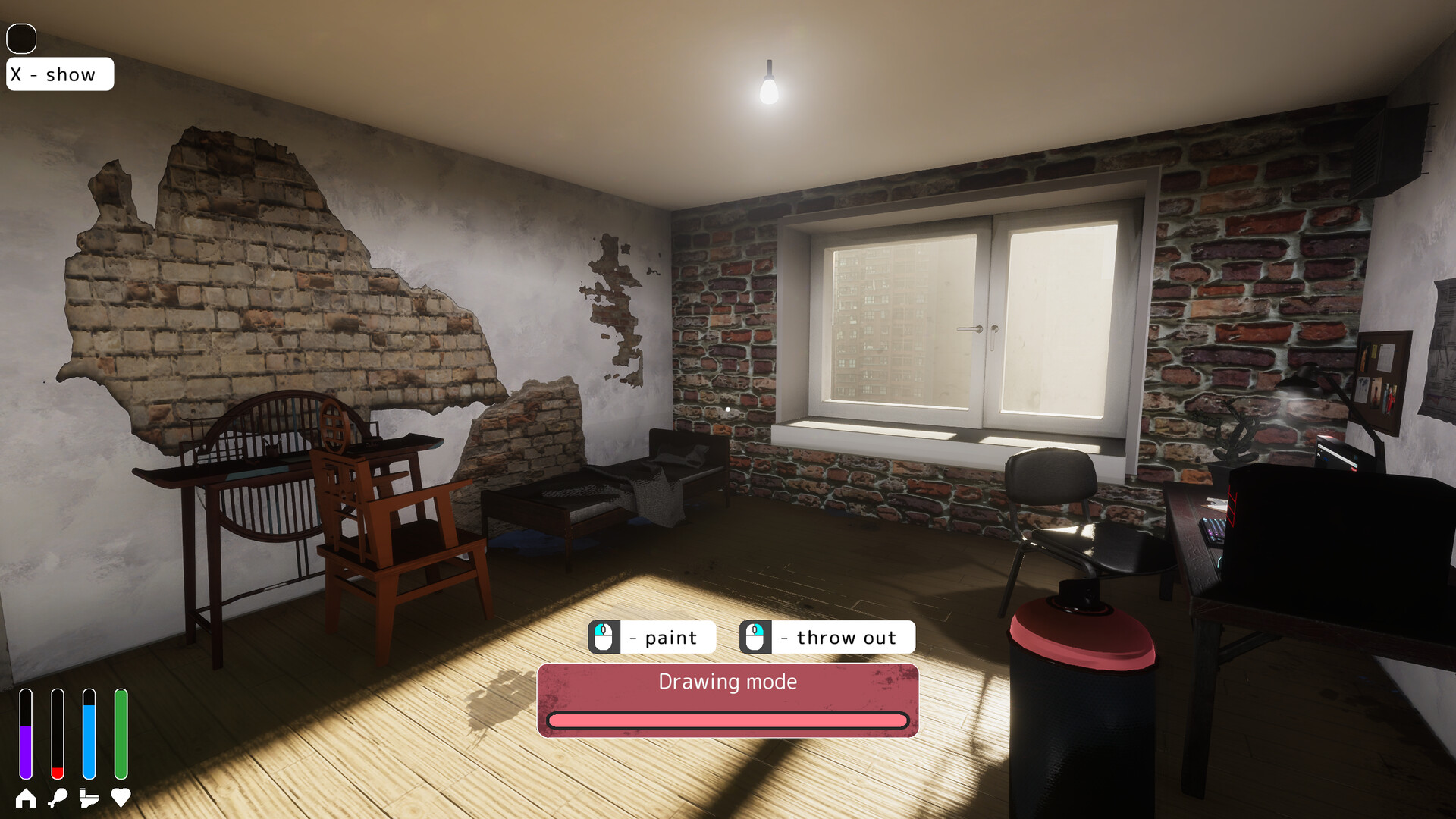Click the circle indicator above 'X - show'

pyautogui.click(x=21, y=36)
